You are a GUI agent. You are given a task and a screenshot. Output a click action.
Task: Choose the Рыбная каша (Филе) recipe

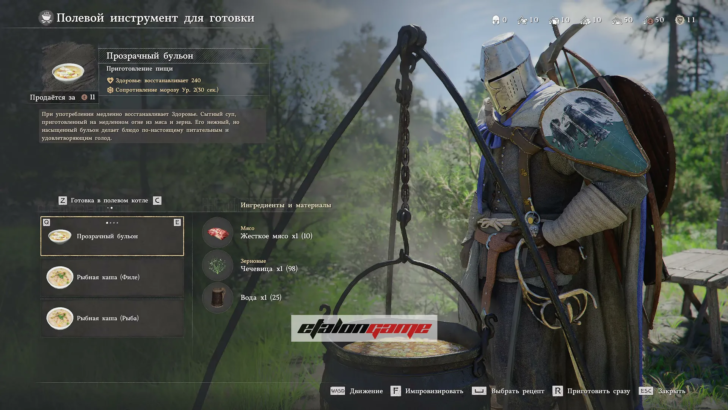click(x=112, y=277)
